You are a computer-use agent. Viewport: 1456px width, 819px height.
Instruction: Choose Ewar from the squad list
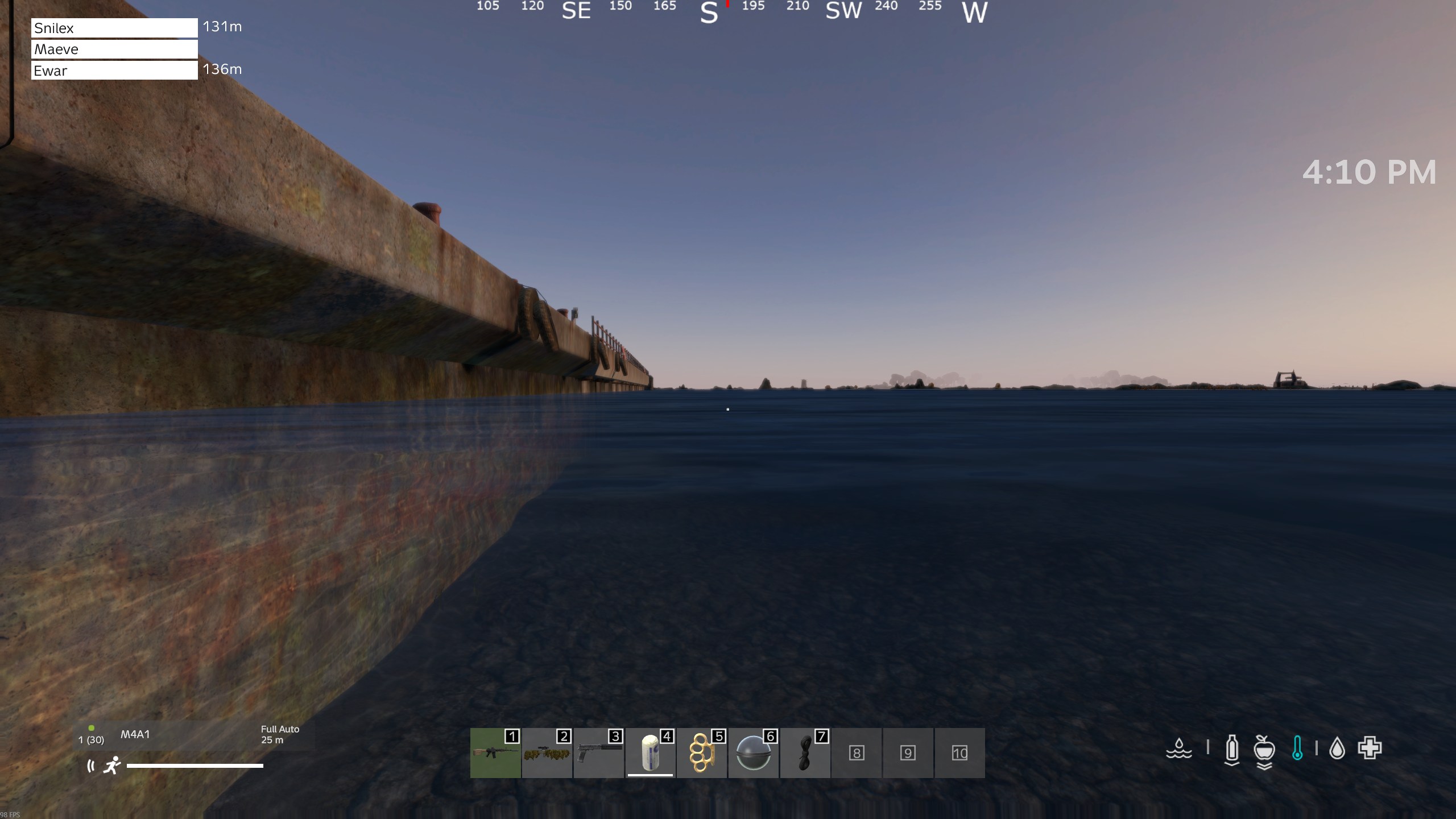[x=114, y=71]
